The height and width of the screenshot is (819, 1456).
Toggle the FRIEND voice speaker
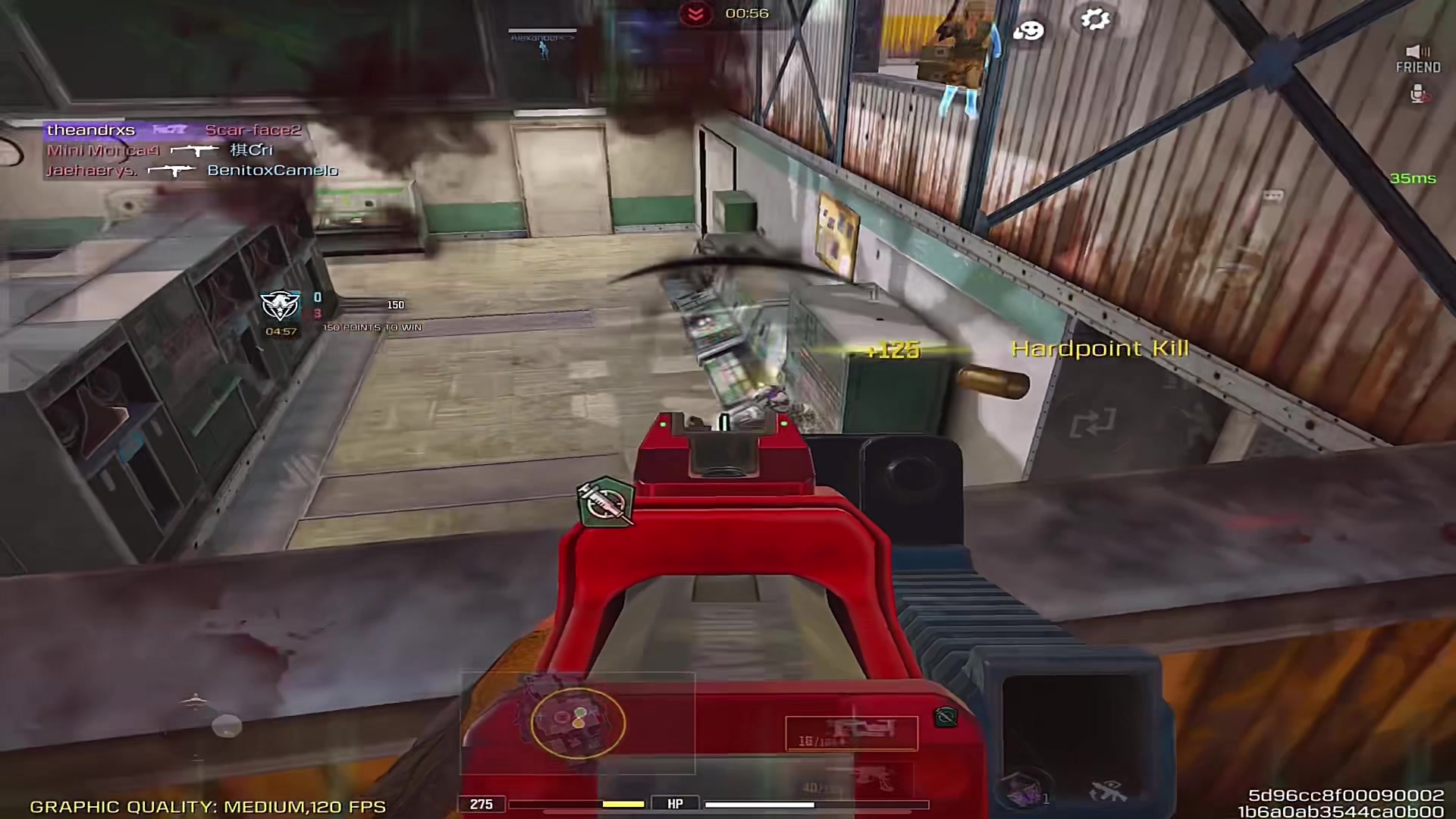pyautogui.click(x=1417, y=52)
